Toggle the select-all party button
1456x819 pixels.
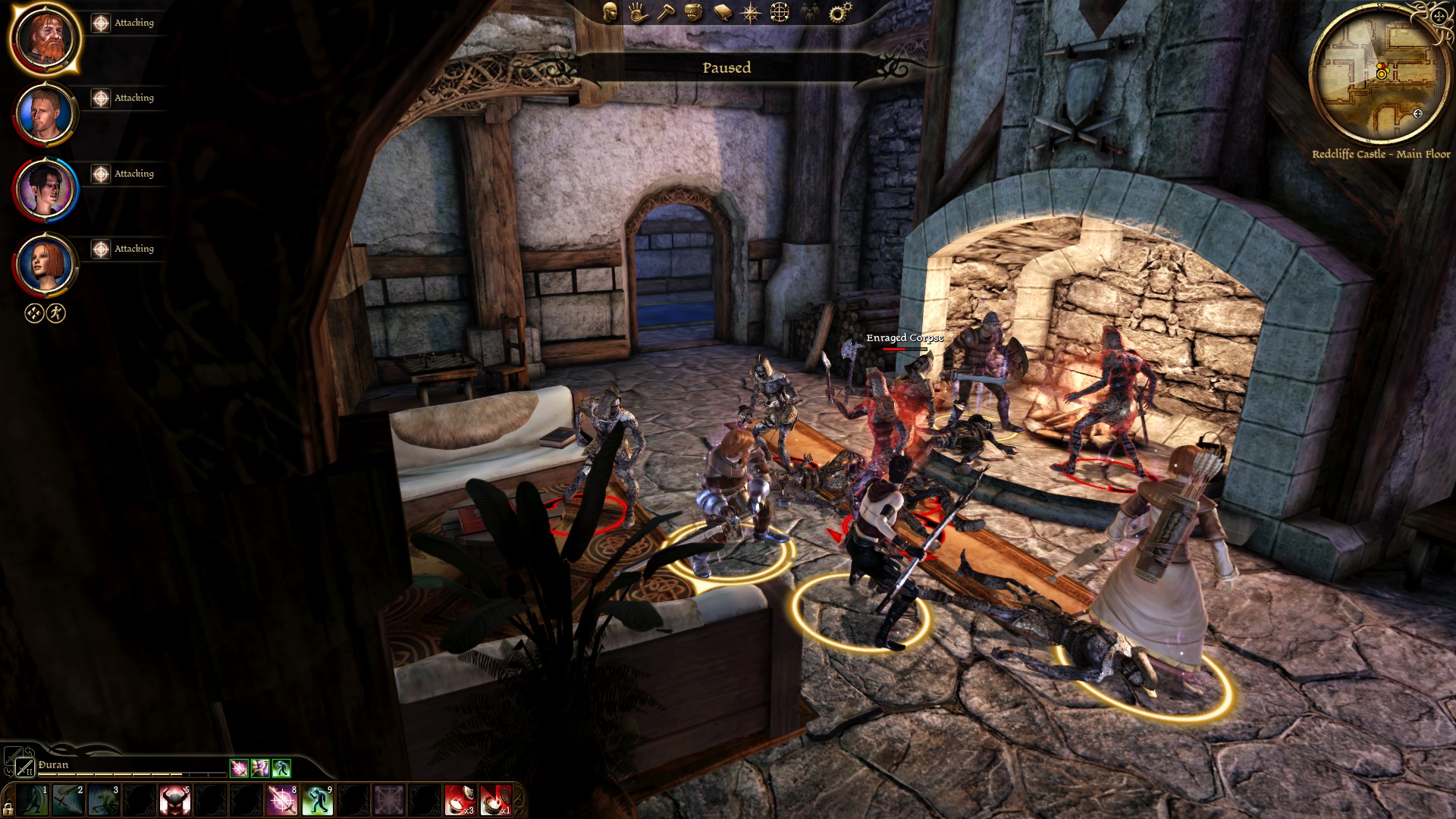(x=34, y=313)
